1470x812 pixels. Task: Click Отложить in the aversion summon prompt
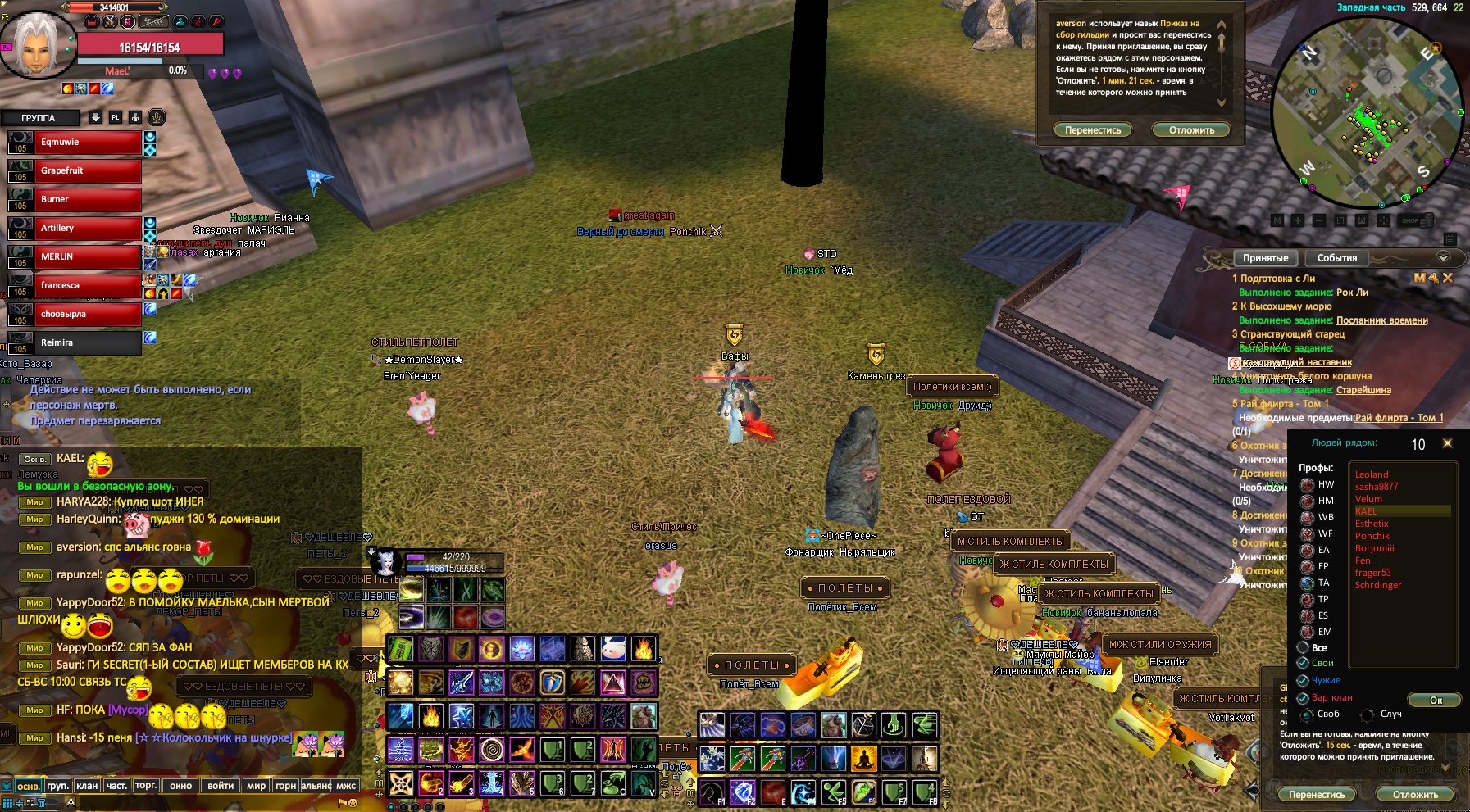click(1191, 130)
